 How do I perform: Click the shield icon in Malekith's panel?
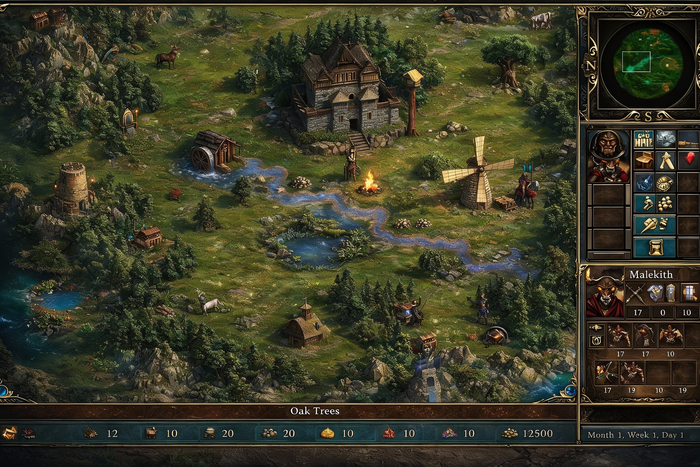[x=656, y=292]
